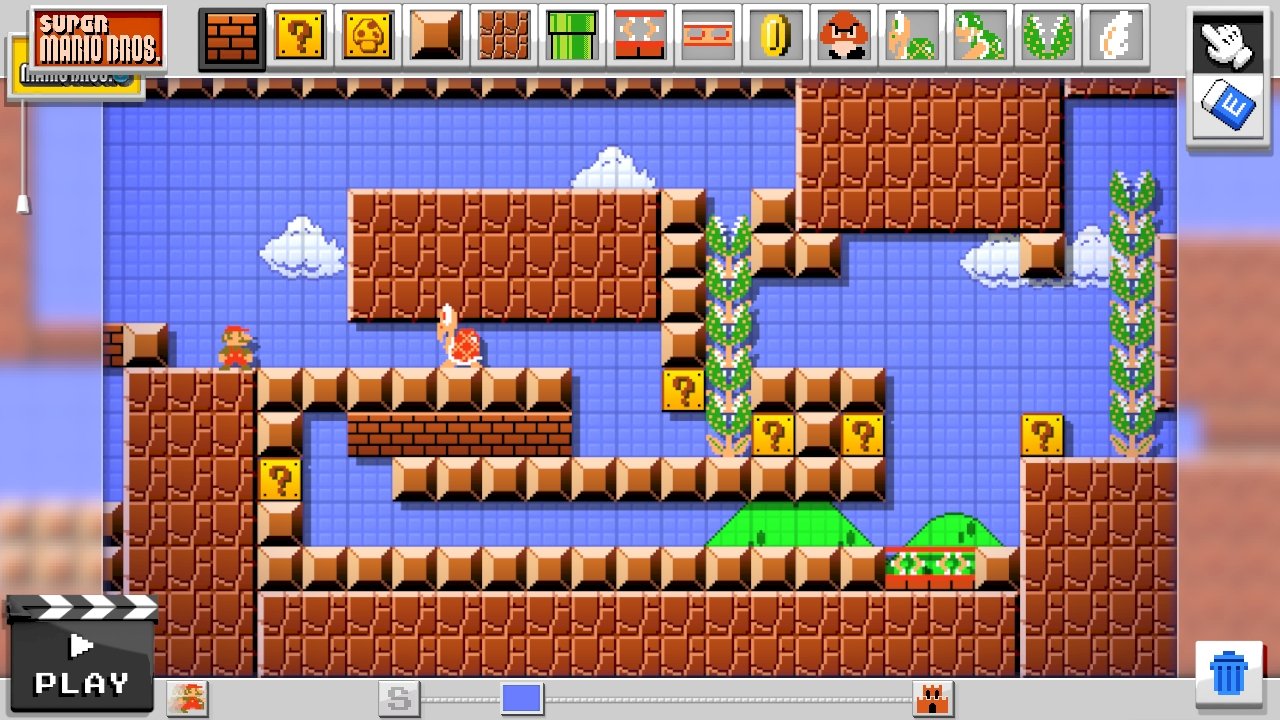Click the Mario start thumbnail on the bottom bar
Screen dimensions: 1280x720
186,700
